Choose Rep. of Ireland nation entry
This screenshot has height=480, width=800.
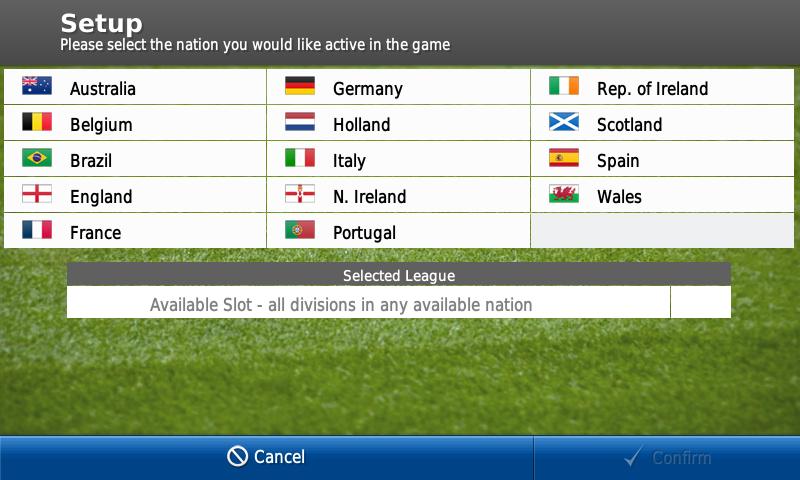click(x=662, y=88)
